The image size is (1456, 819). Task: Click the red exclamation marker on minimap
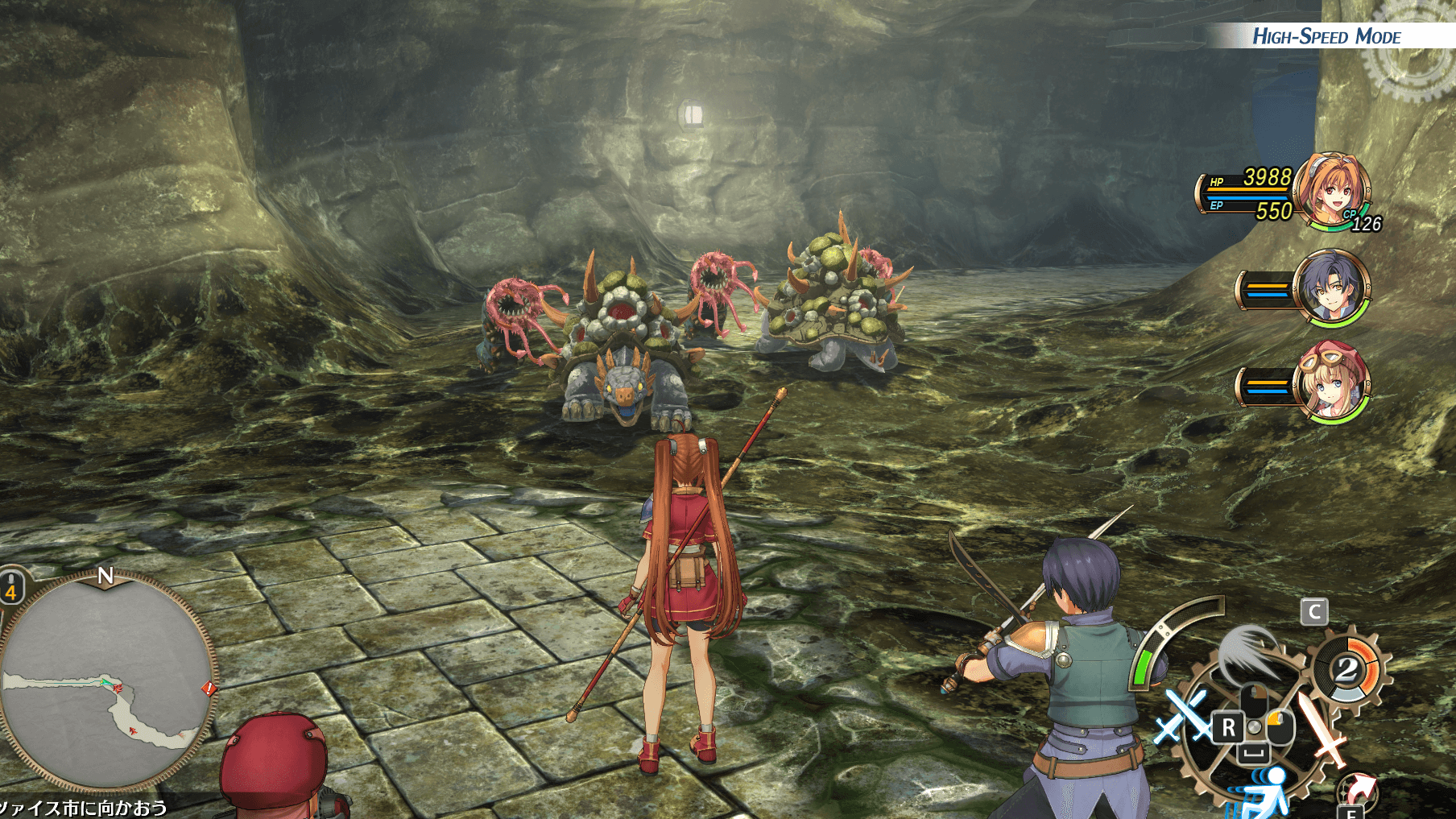pyautogui.click(x=209, y=689)
